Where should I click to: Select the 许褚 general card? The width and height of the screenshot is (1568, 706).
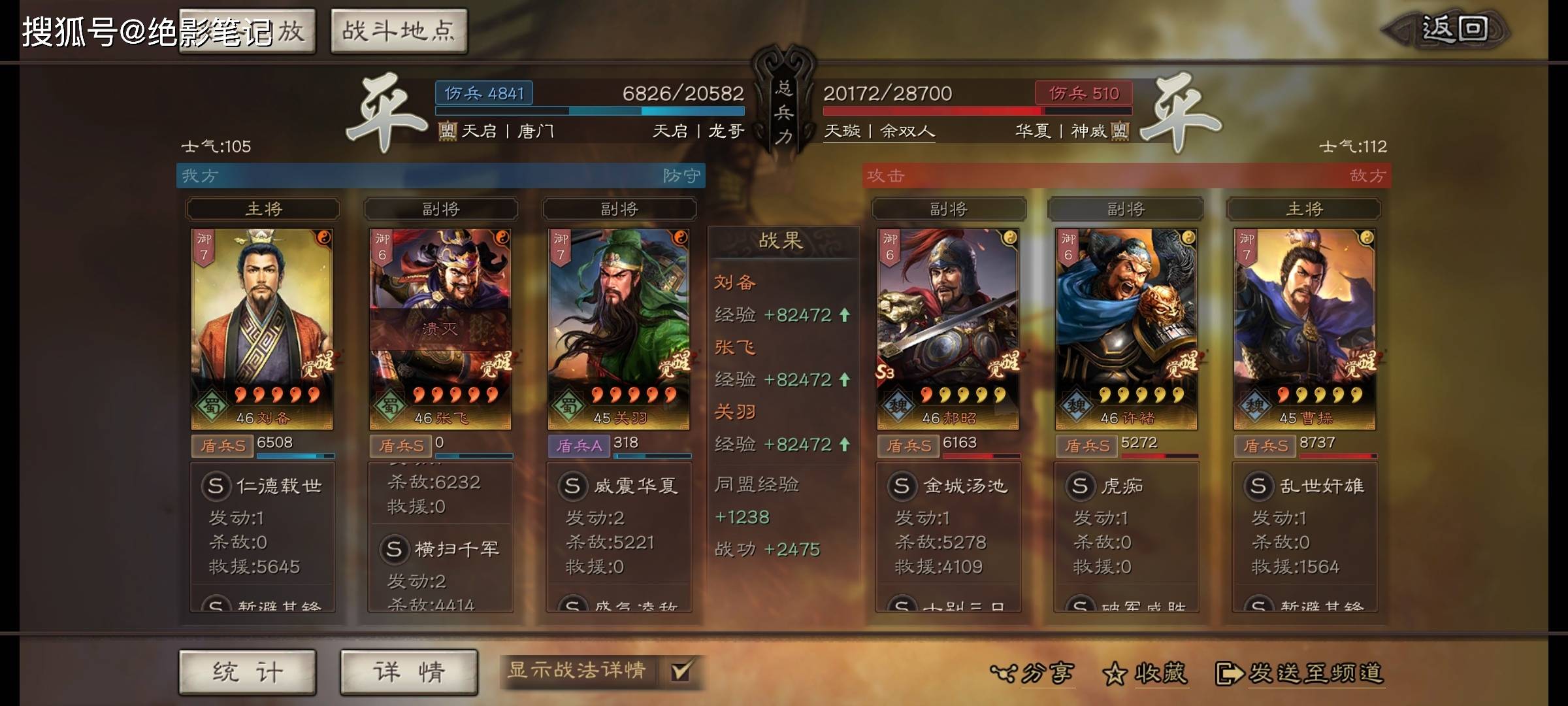1126,329
